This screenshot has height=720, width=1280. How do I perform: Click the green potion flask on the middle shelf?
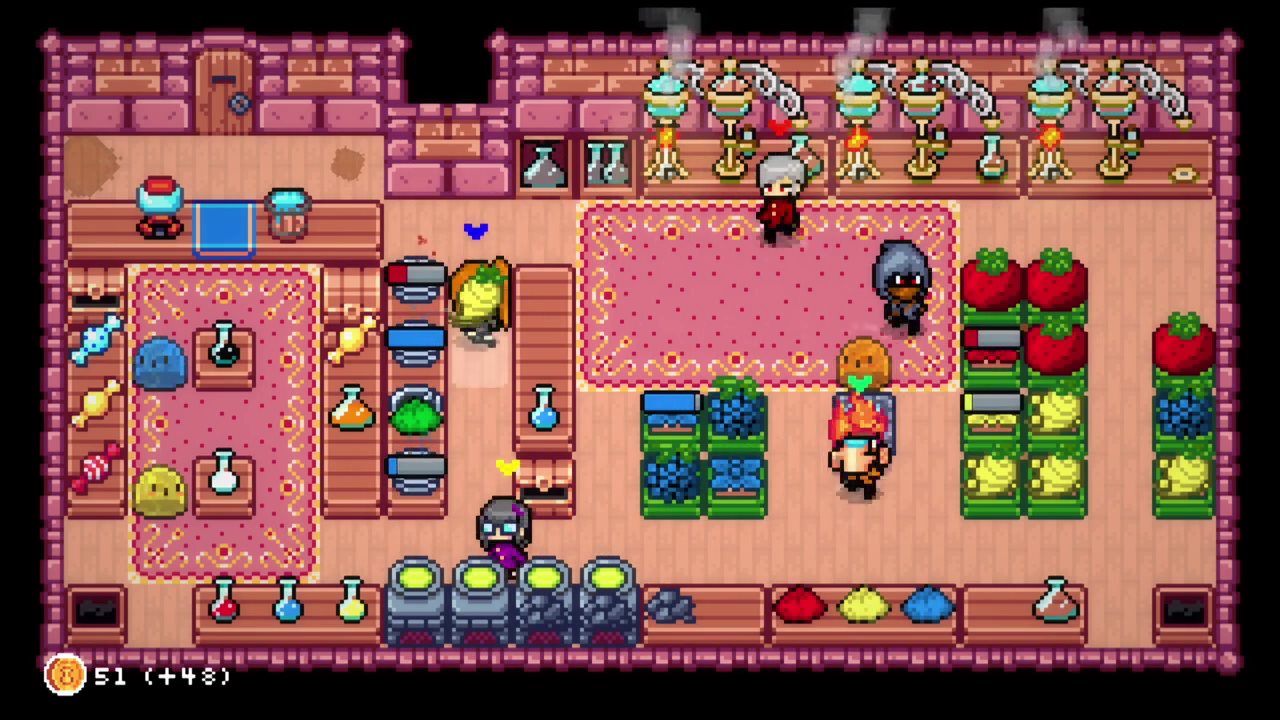click(x=418, y=415)
